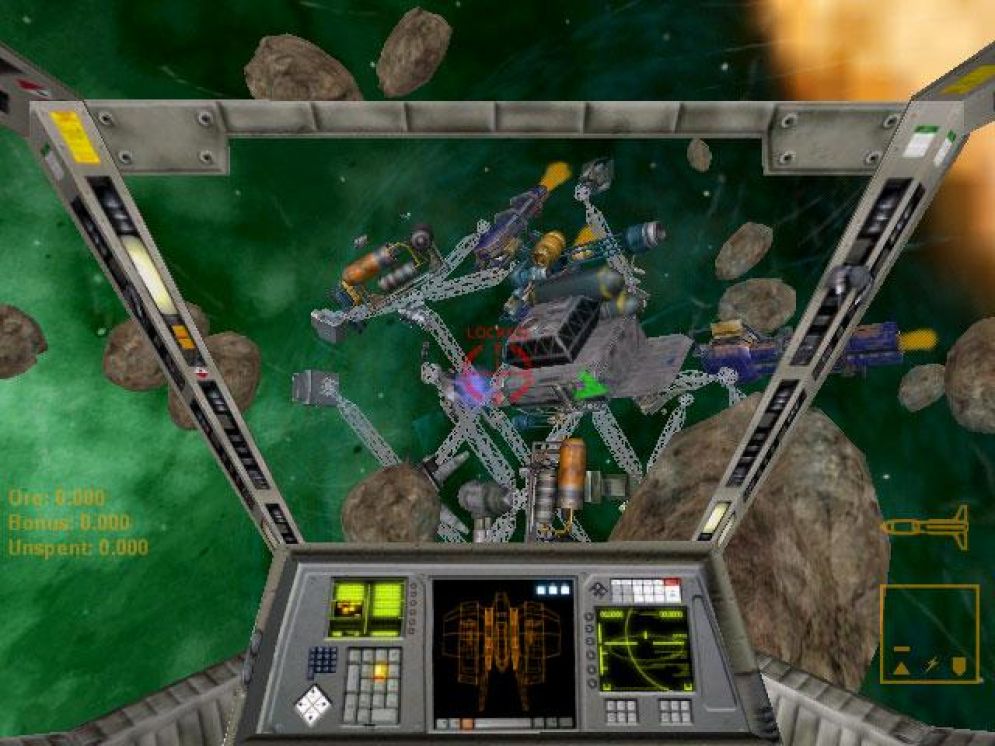Click the glowing orange key on the keypad
995x746 pixels.
click(x=379, y=671)
